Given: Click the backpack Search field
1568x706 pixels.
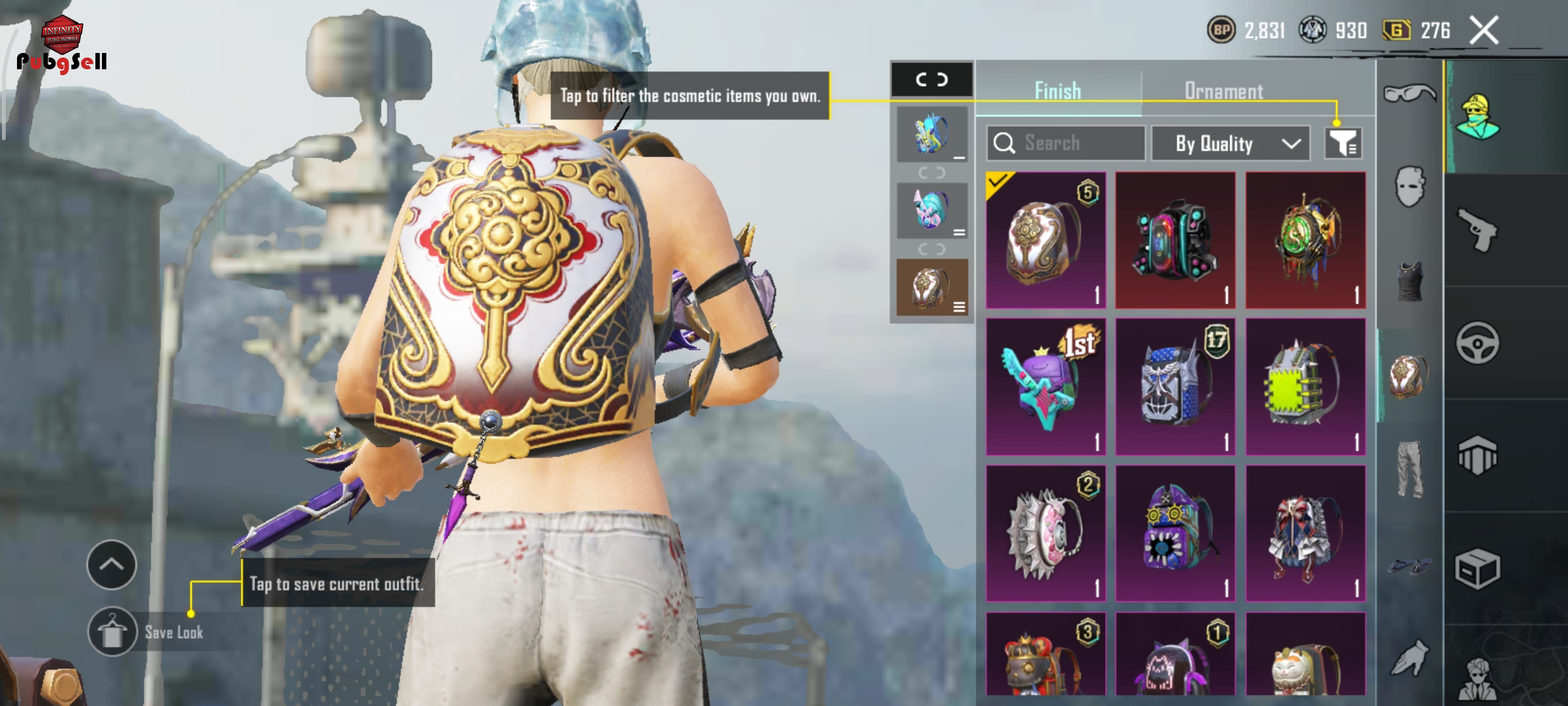Looking at the screenshot, I should click(x=1066, y=143).
